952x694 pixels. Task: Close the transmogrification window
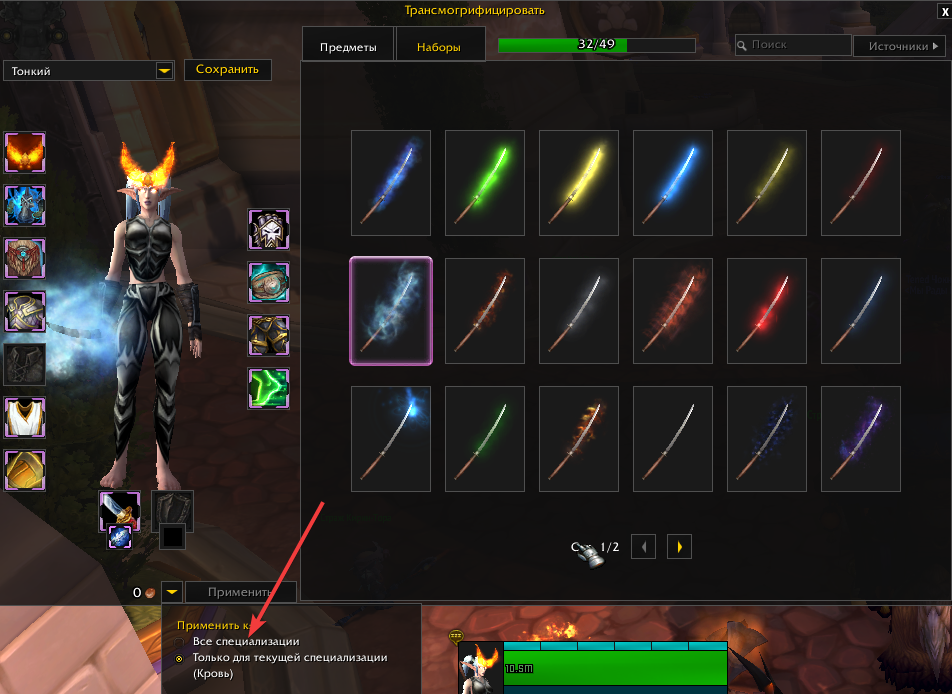click(940, 10)
